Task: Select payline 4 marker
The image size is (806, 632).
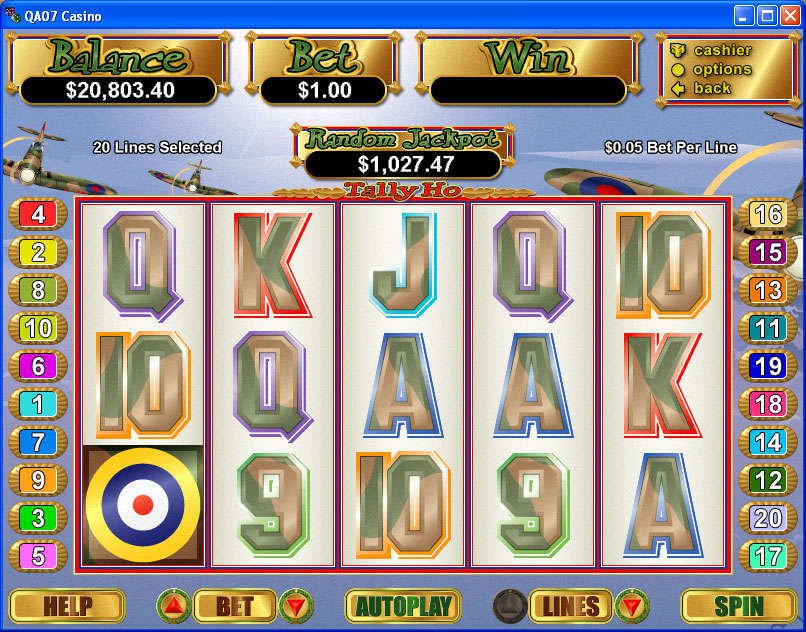Action: [38, 214]
